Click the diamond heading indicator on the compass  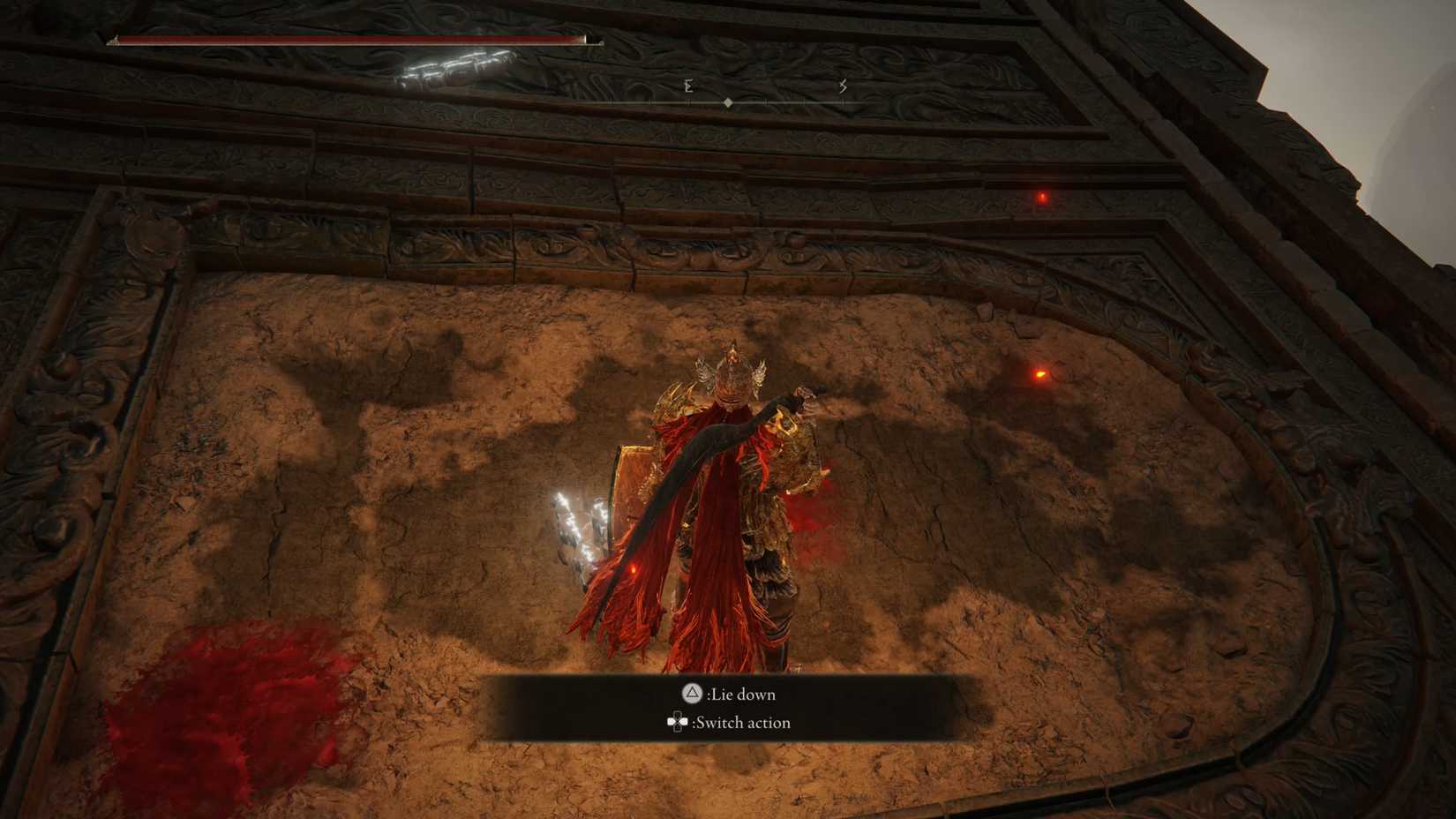pos(728,101)
